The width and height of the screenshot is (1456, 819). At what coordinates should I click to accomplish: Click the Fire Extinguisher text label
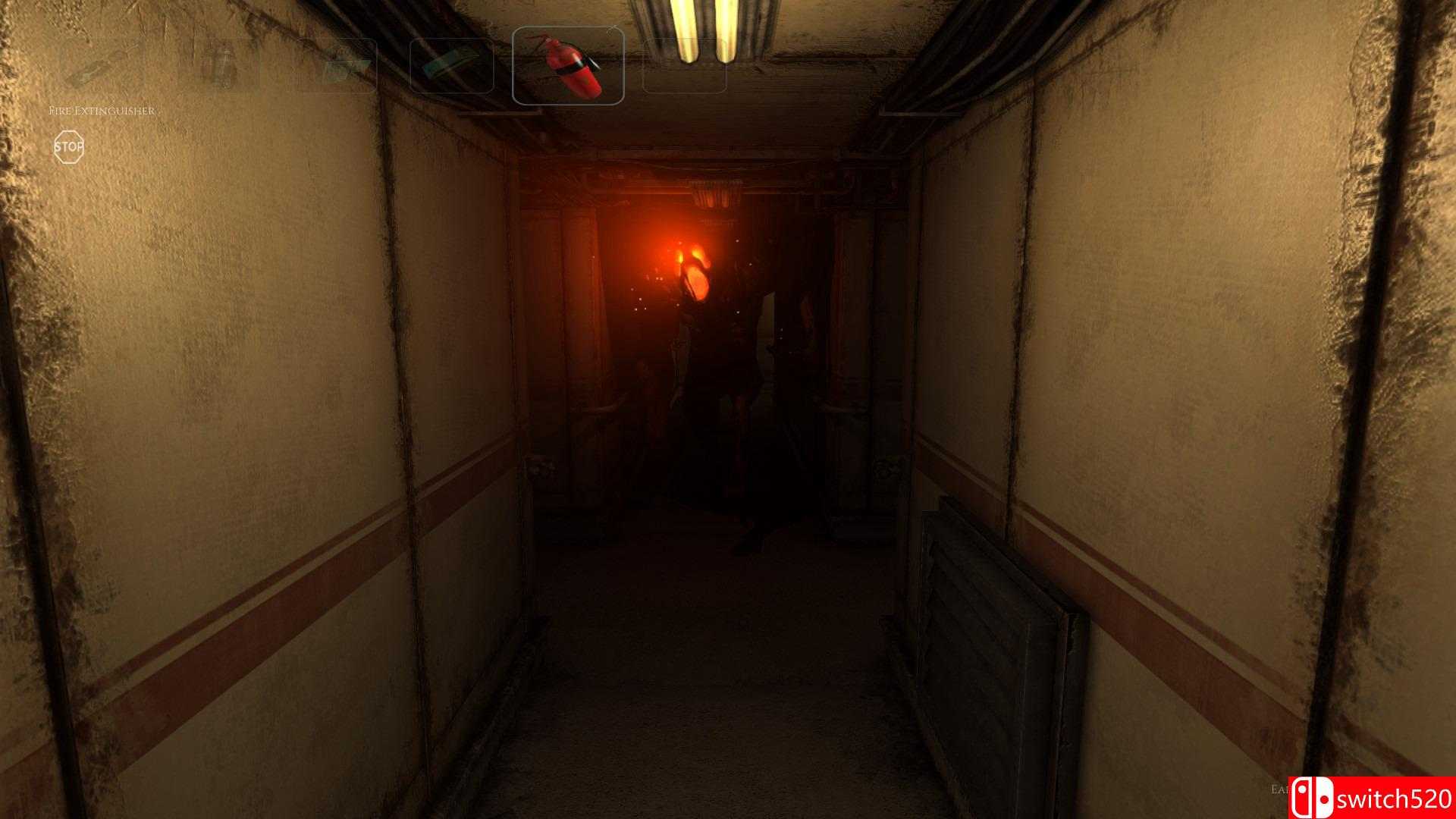tap(104, 111)
